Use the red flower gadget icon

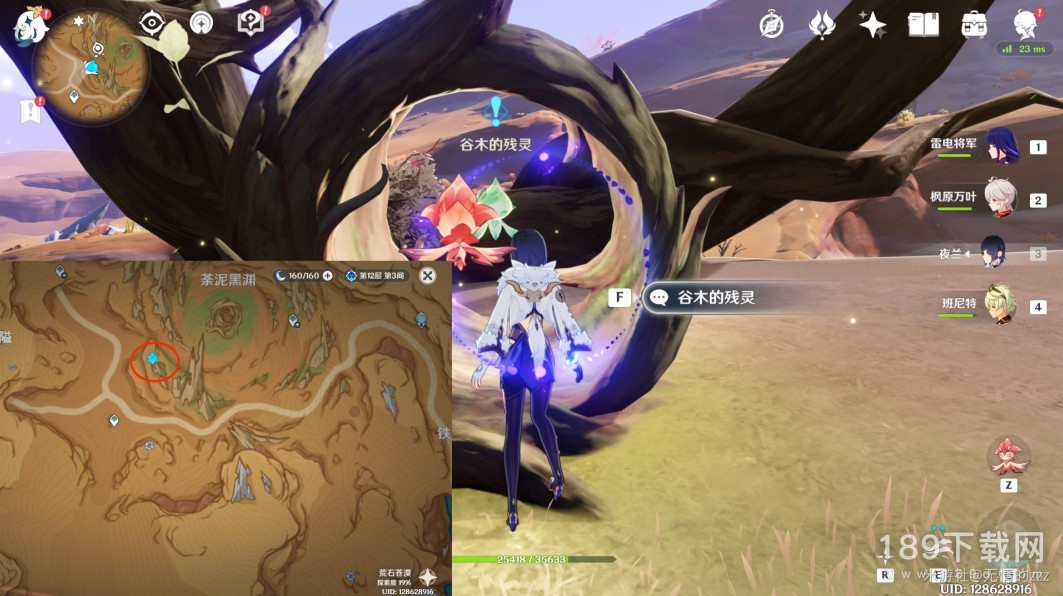(x=1008, y=456)
